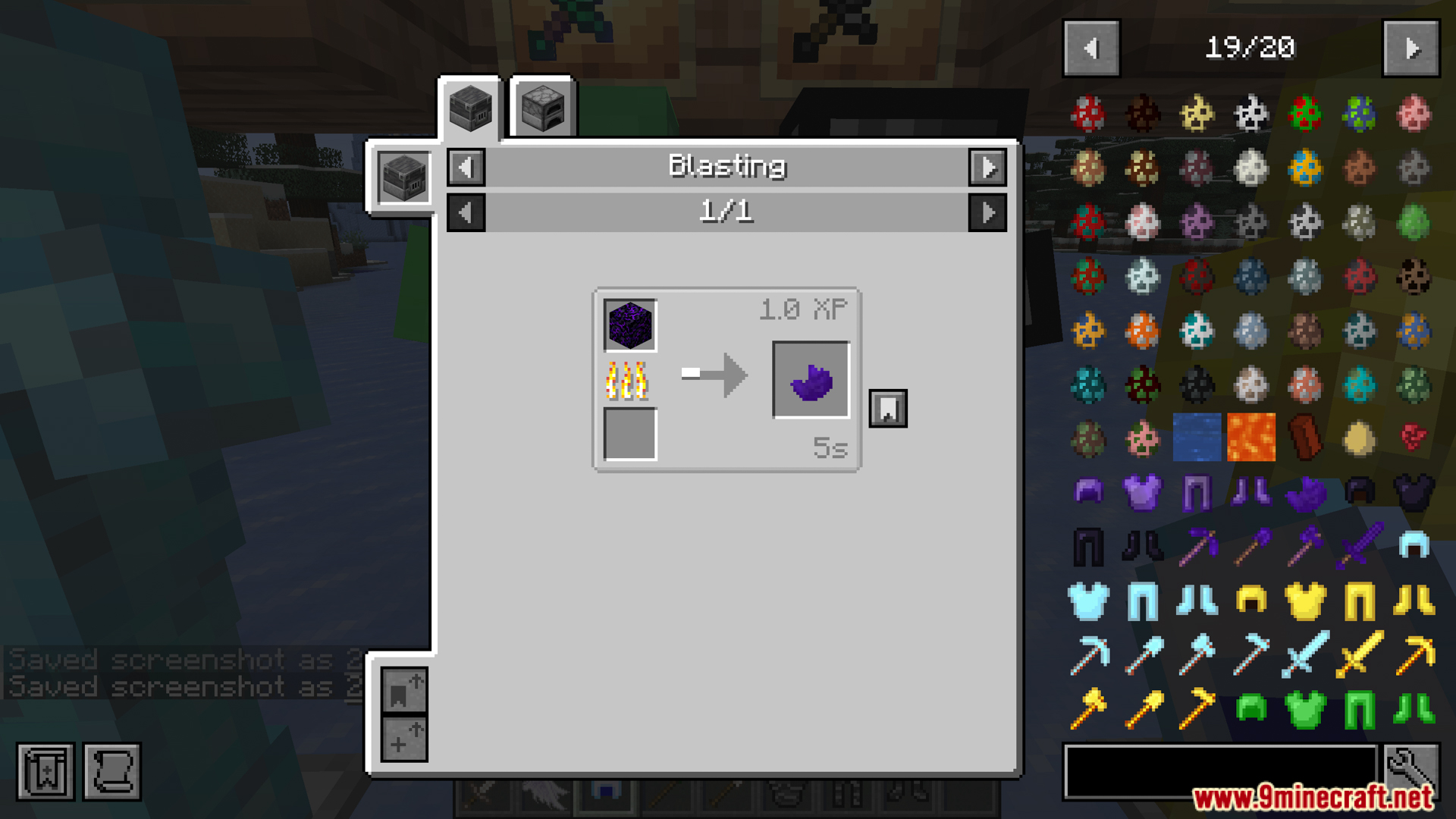Switch to the furnace smelting tab

pos(543,108)
